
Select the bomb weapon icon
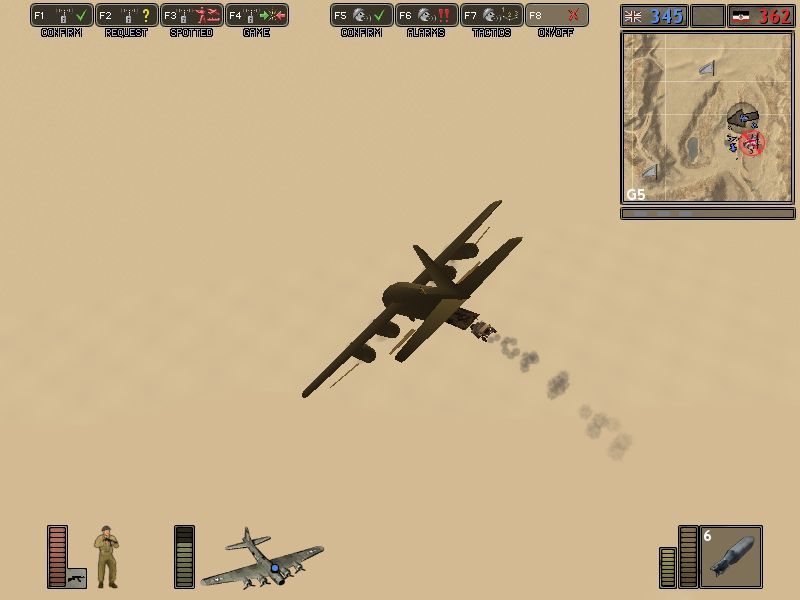tap(730, 556)
